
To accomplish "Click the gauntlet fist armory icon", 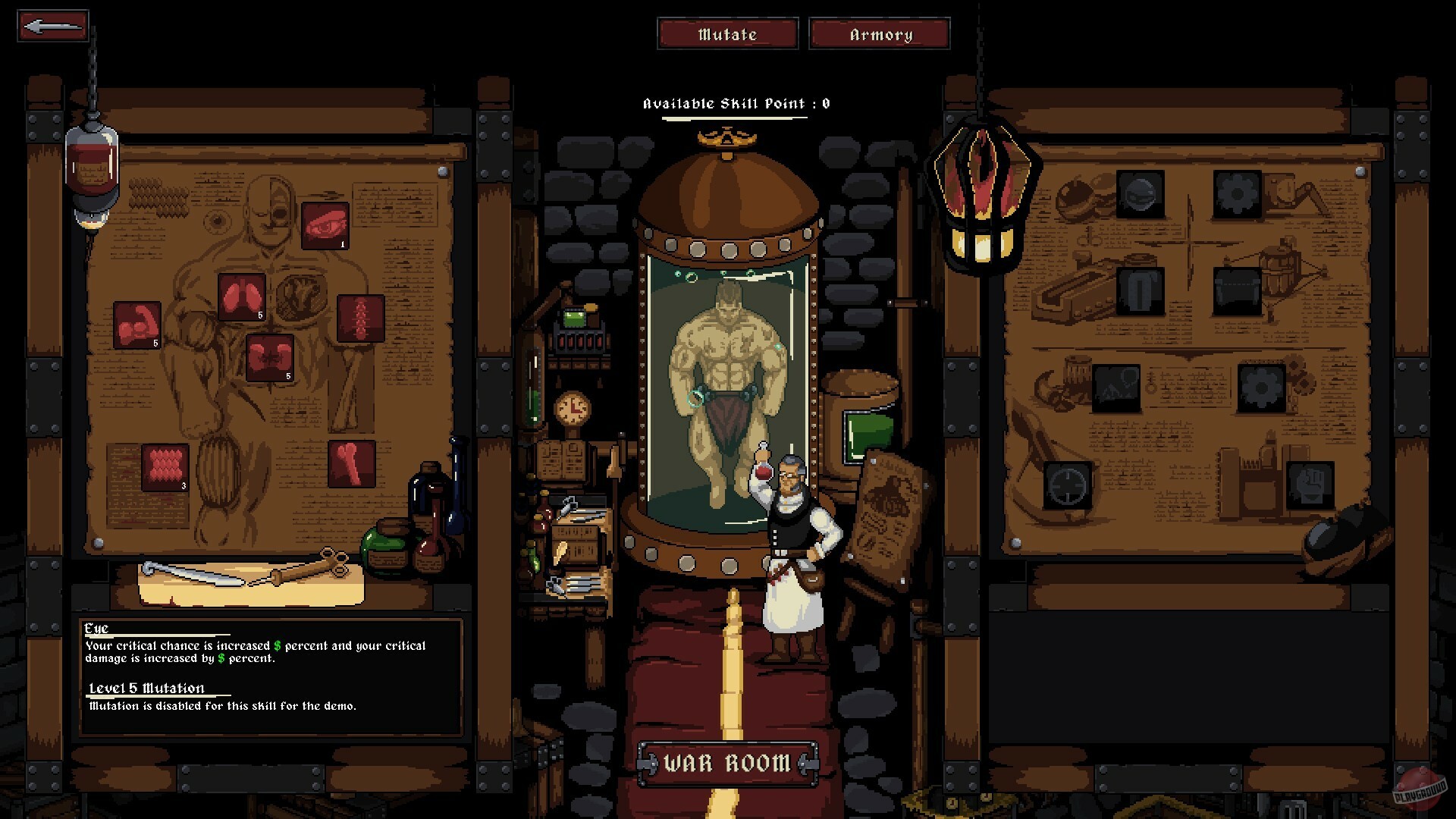I will pos(1312,485).
